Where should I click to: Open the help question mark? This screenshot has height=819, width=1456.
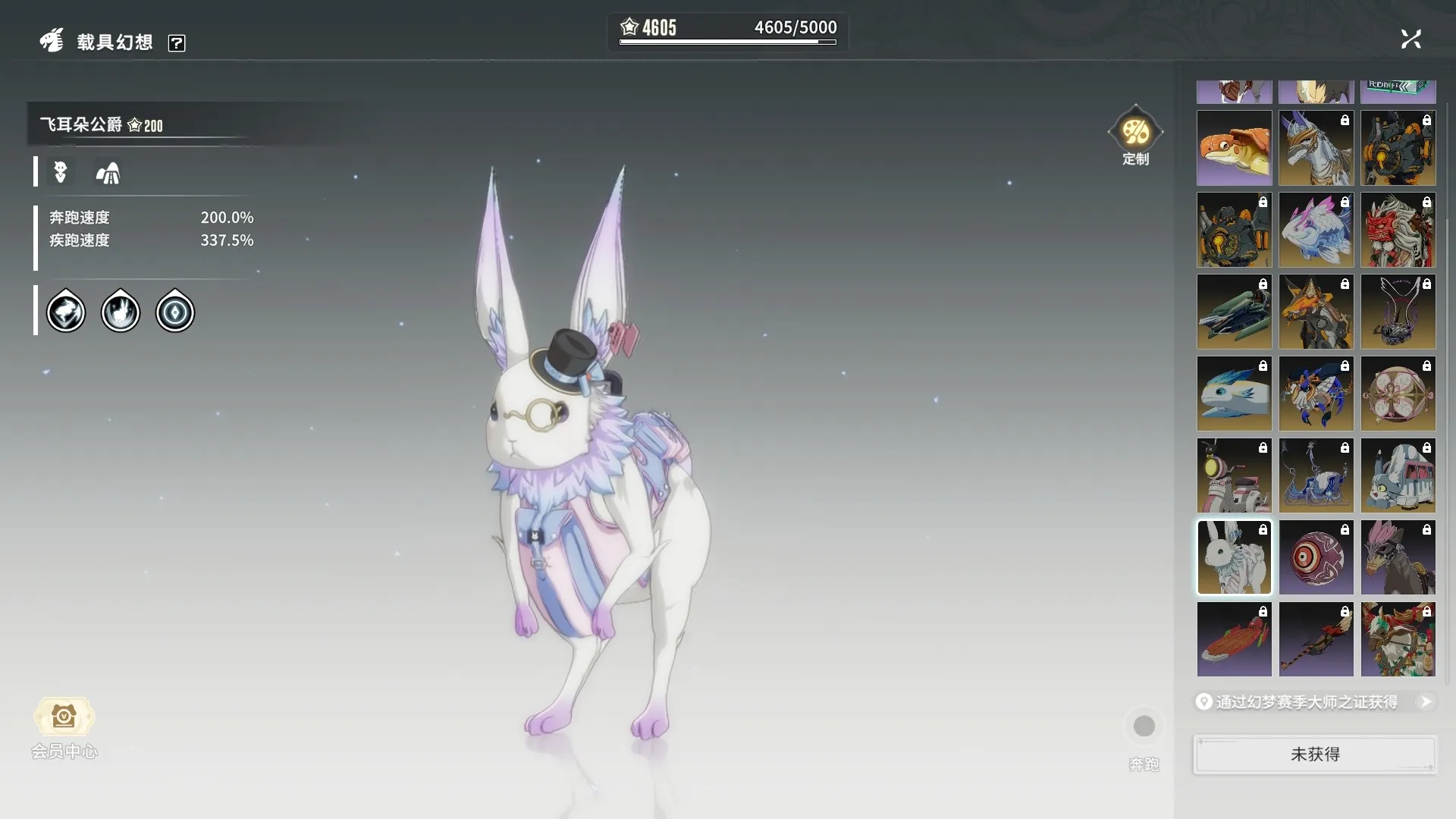tap(177, 43)
